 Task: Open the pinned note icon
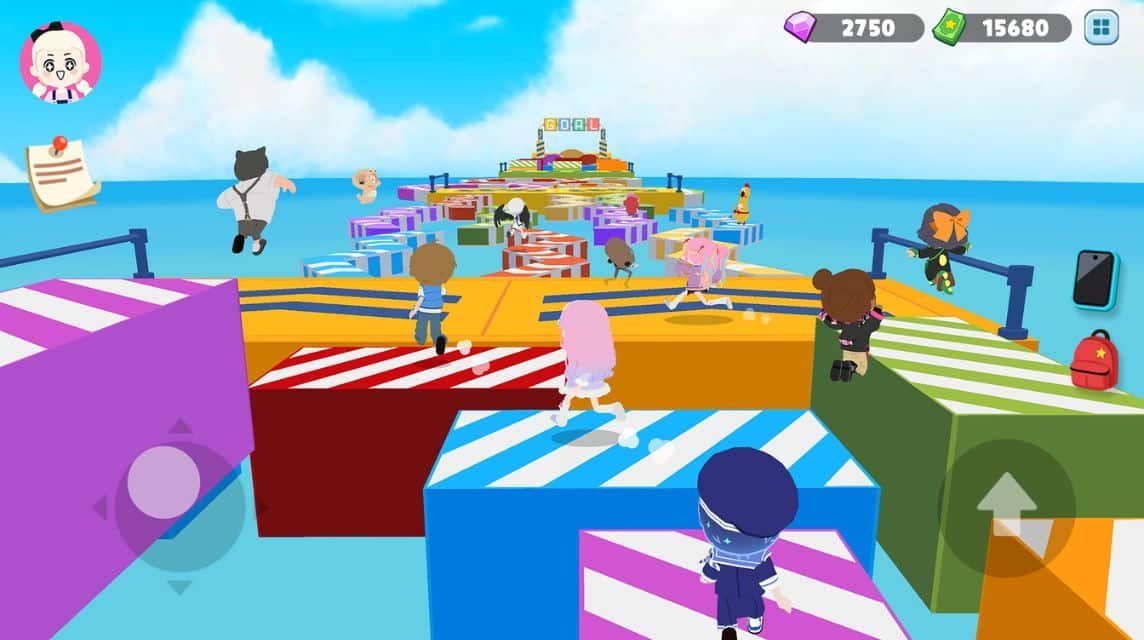[61, 174]
